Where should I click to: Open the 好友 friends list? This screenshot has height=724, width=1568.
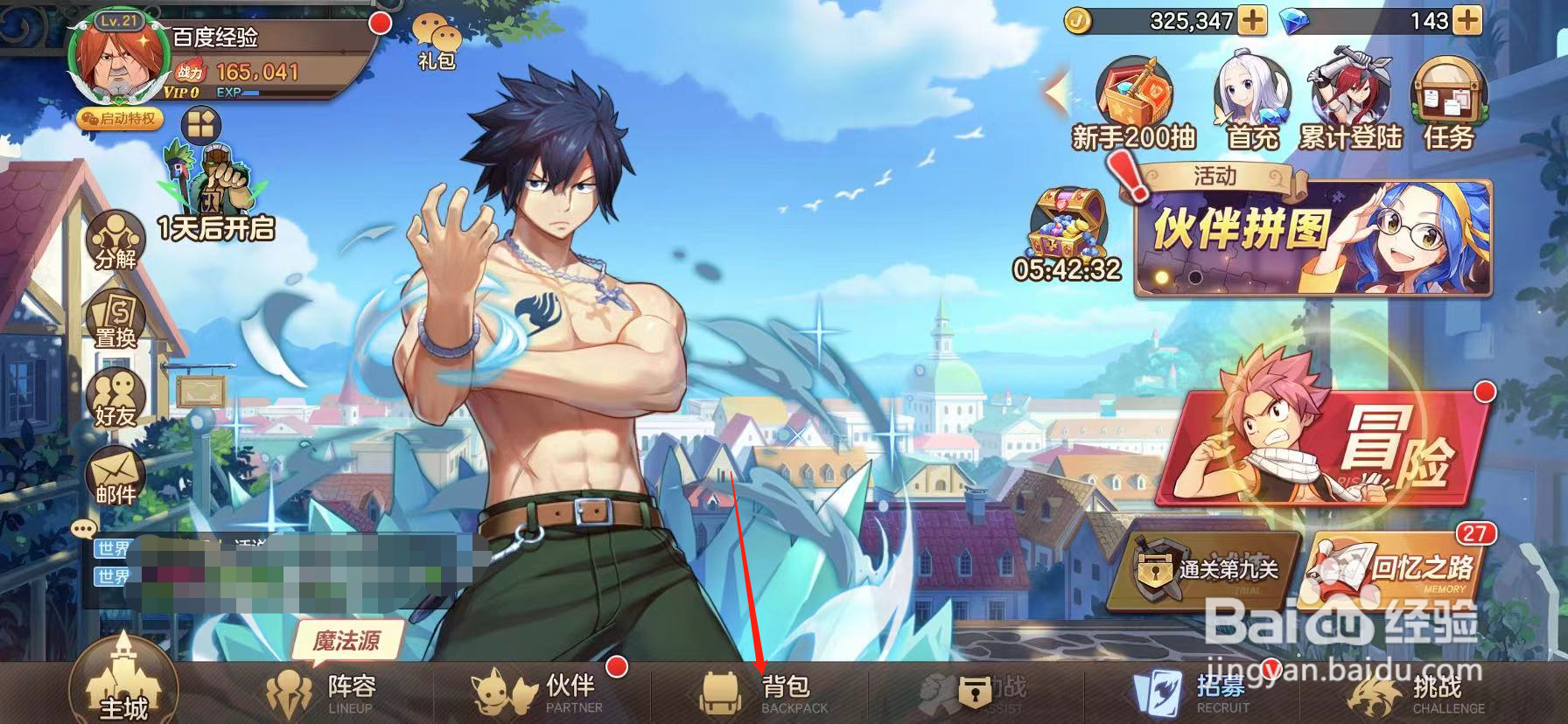coord(115,398)
